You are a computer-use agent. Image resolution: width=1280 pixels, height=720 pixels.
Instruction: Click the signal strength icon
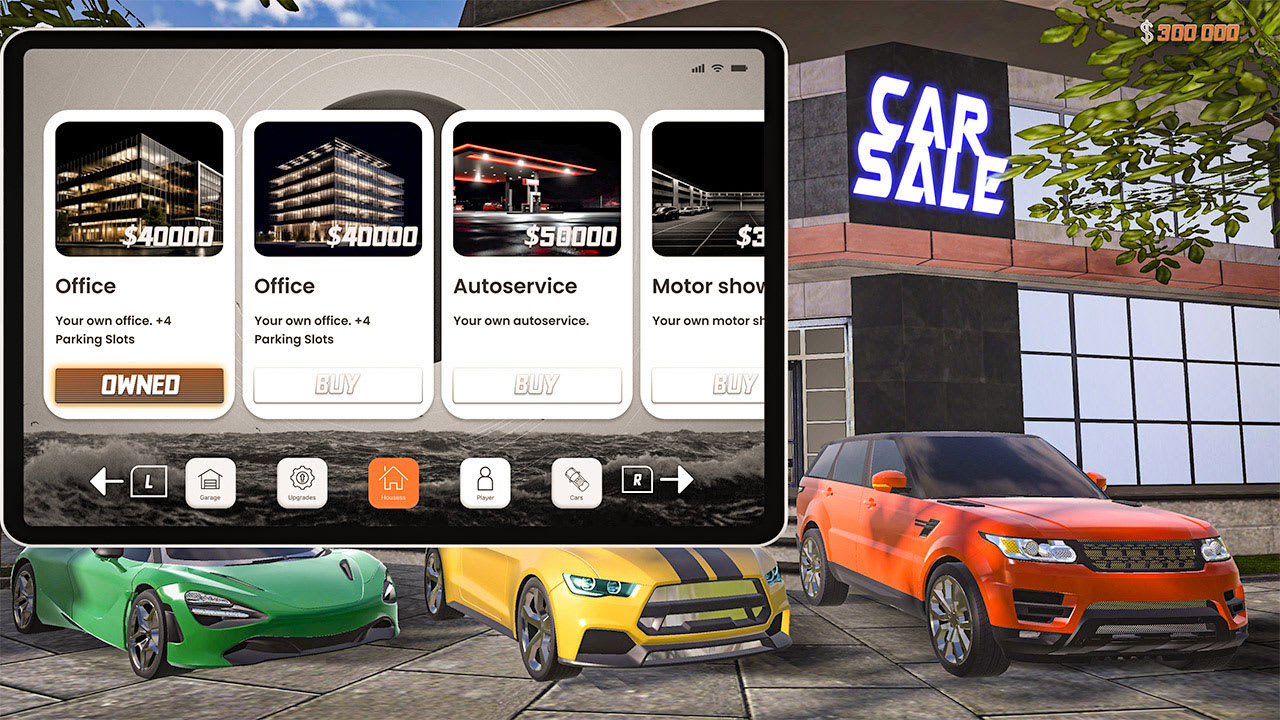point(699,68)
